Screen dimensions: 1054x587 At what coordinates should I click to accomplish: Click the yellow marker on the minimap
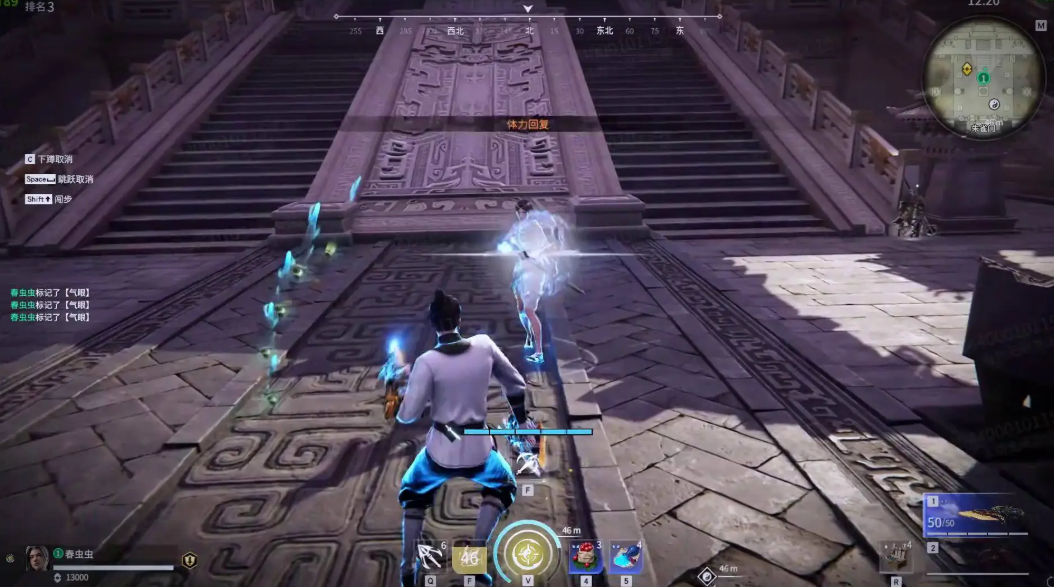[967, 69]
